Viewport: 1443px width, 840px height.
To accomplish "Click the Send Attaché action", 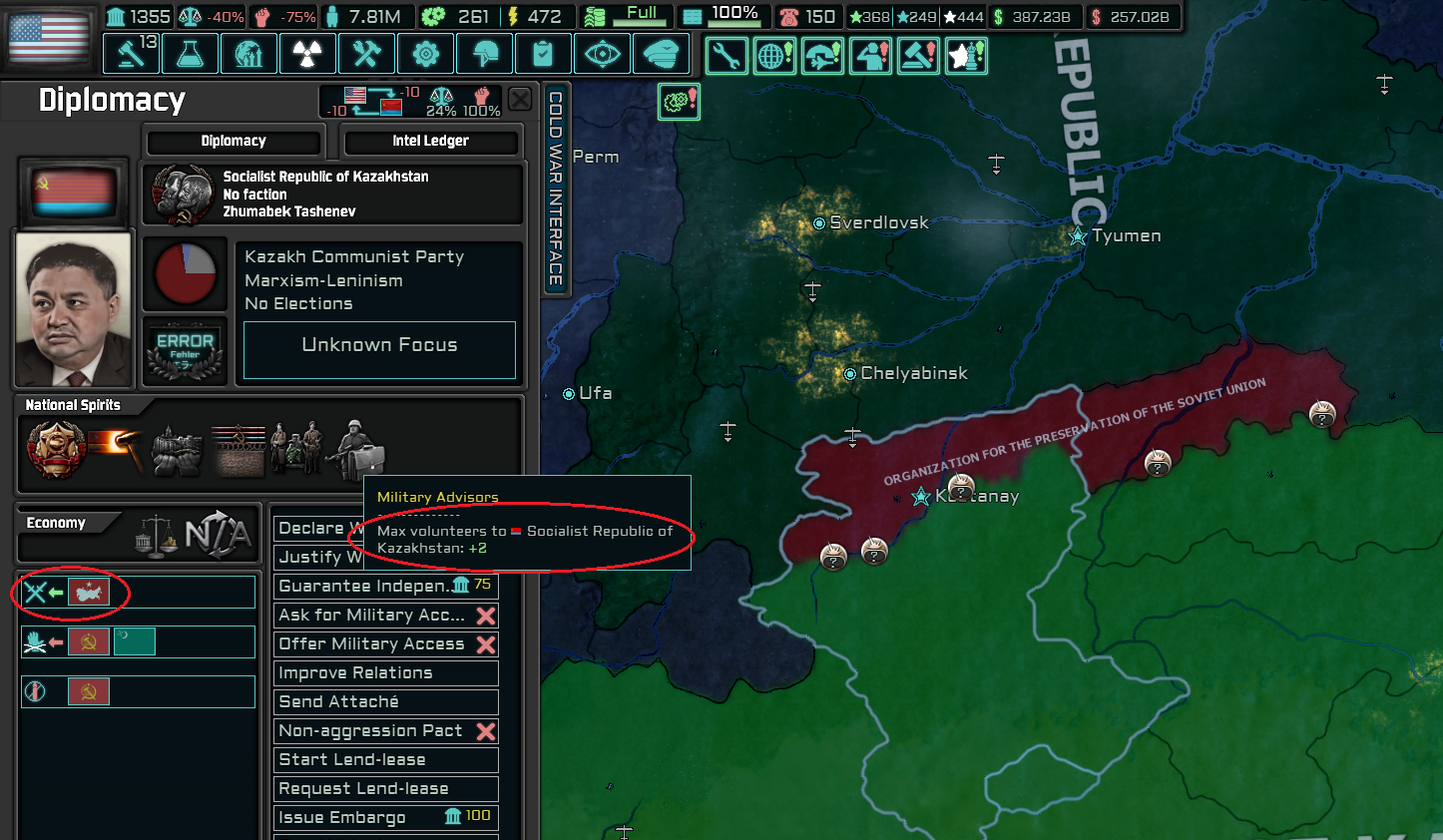I will pos(385,701).
